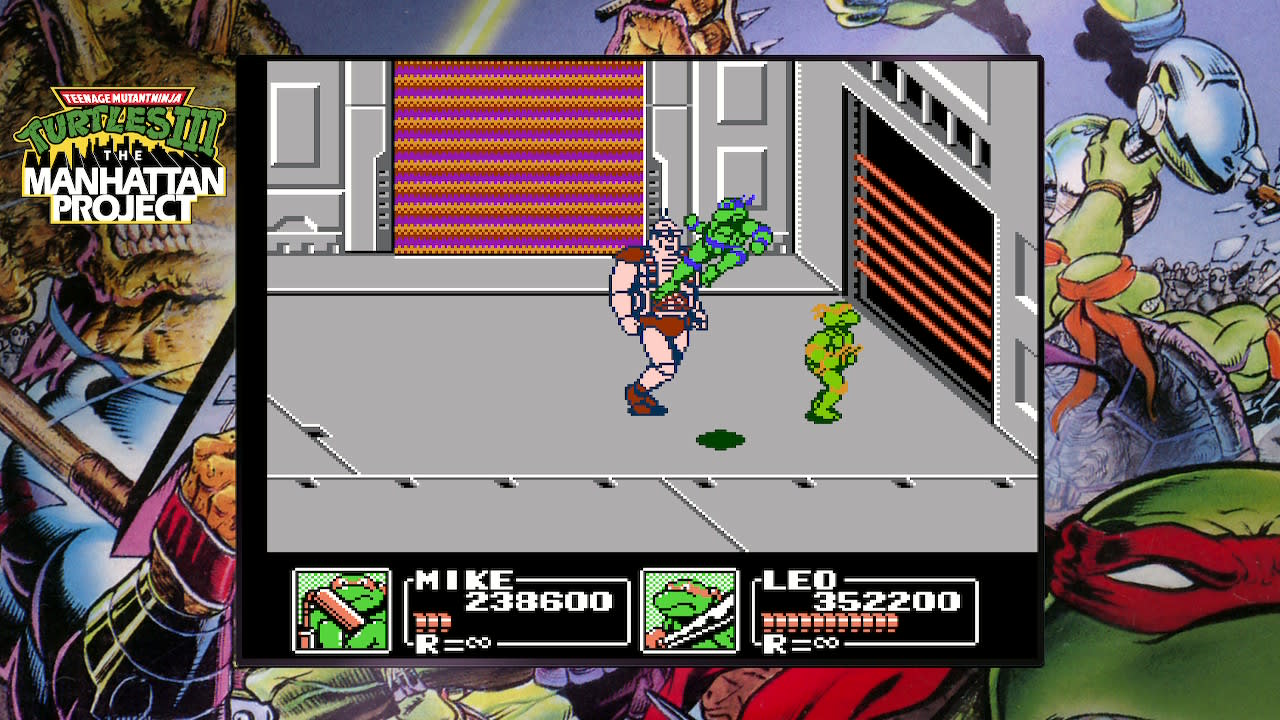Viewport: 1280px width, 720px height.
Task: Click the striped purple storefront window
Action: point(520,155)
